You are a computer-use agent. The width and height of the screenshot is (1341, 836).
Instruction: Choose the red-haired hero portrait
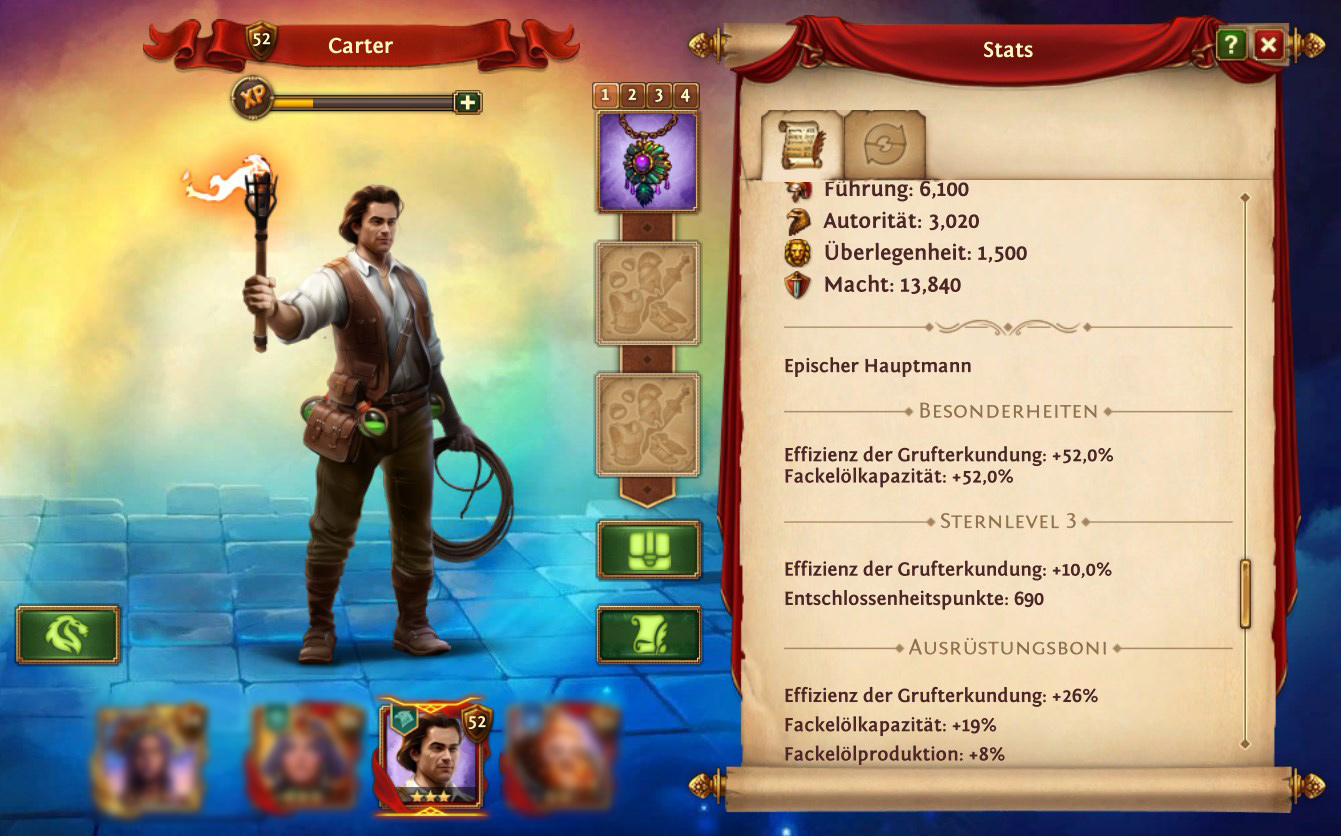[560, 755]
